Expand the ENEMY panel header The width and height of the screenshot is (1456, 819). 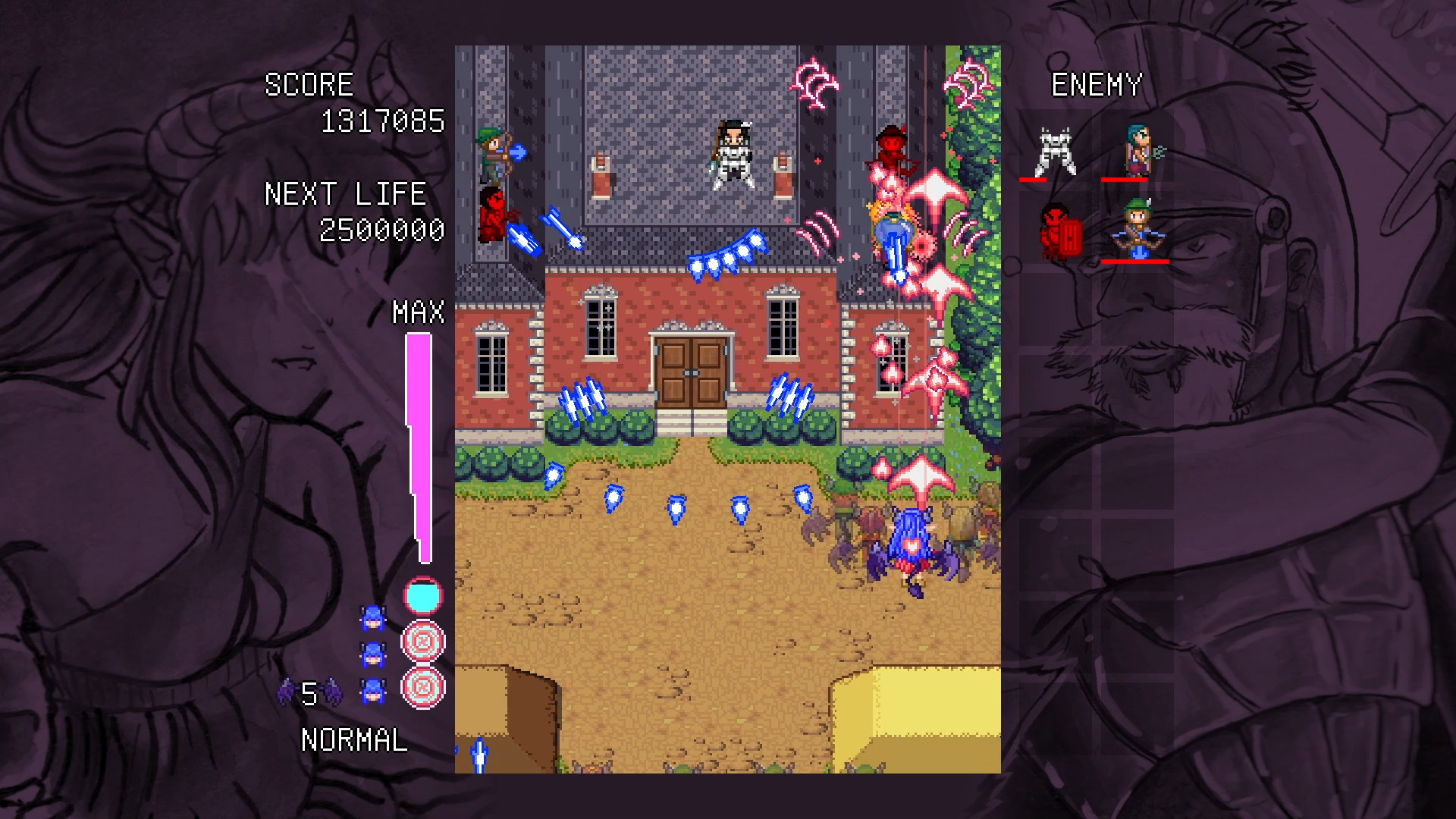point(1097,83)
